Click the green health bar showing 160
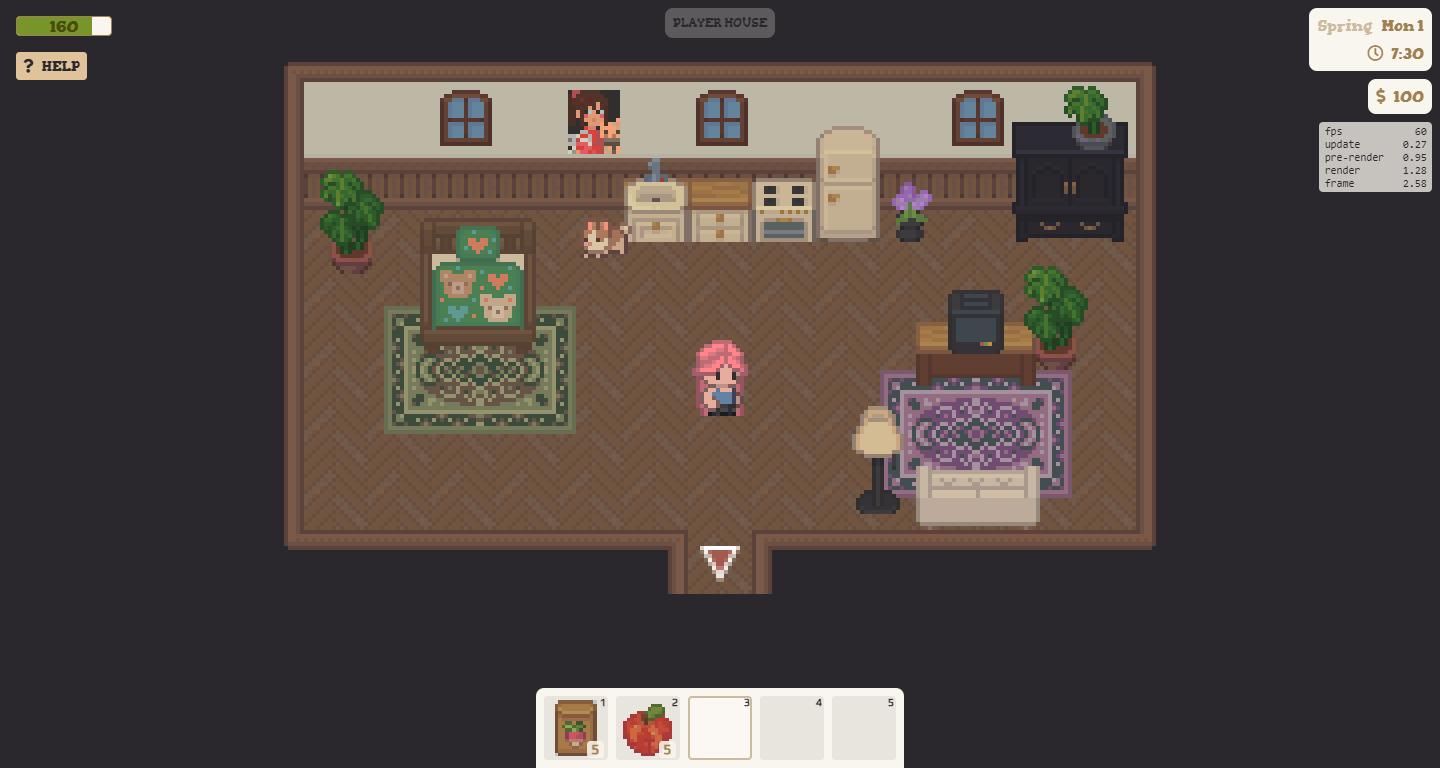Viewport: 1440px width, 768px height. coord(55,26)
